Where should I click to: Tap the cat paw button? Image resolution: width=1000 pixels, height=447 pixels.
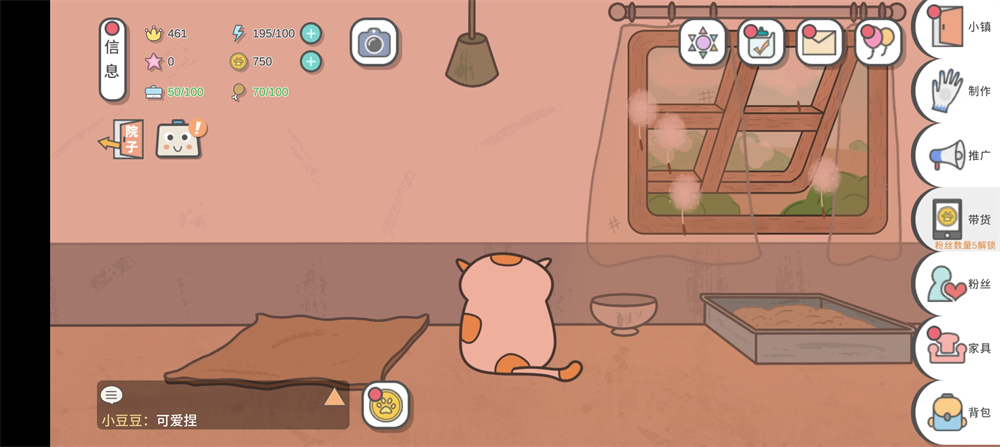tap(385, 405)
